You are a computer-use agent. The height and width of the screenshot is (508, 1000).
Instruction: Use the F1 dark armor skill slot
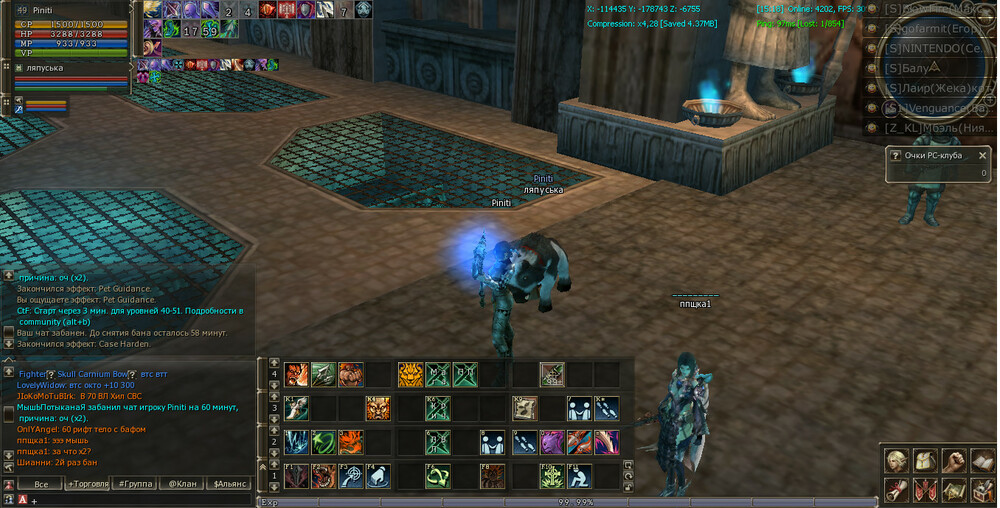[296, 476]
